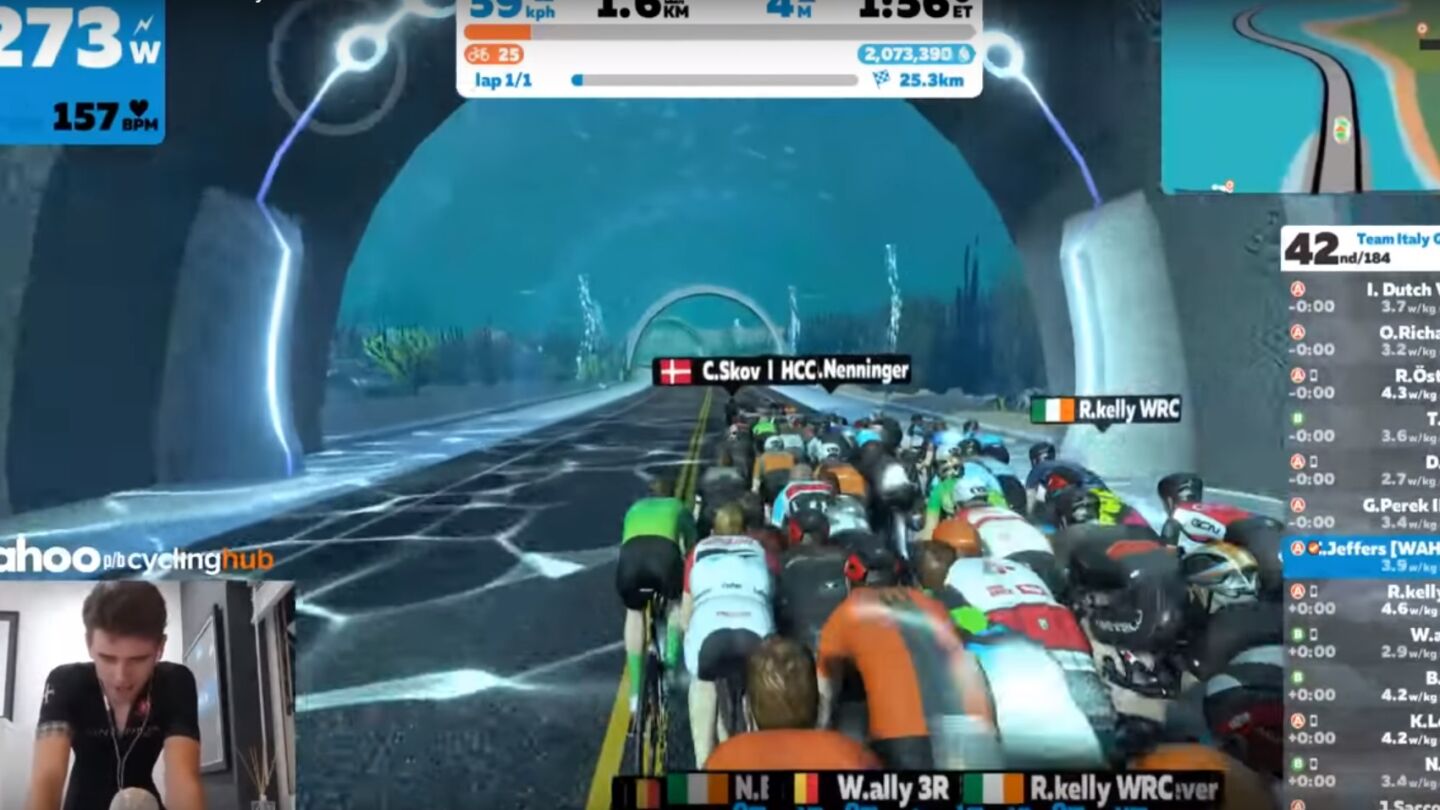This screenshot has width=1440, height=810.
Task: Select I. Dutch in the rider list
Action: [1362, 298]
